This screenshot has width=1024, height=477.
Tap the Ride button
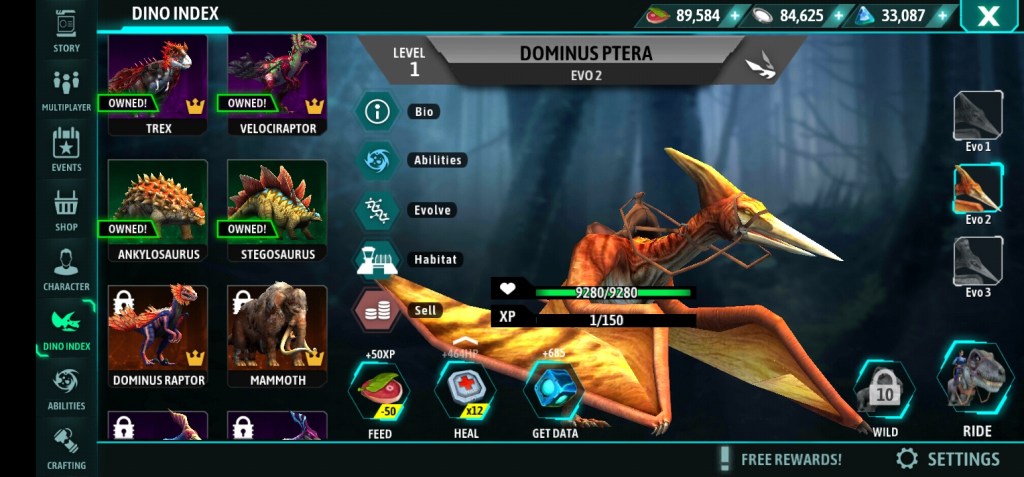click(x=976, y=386)
